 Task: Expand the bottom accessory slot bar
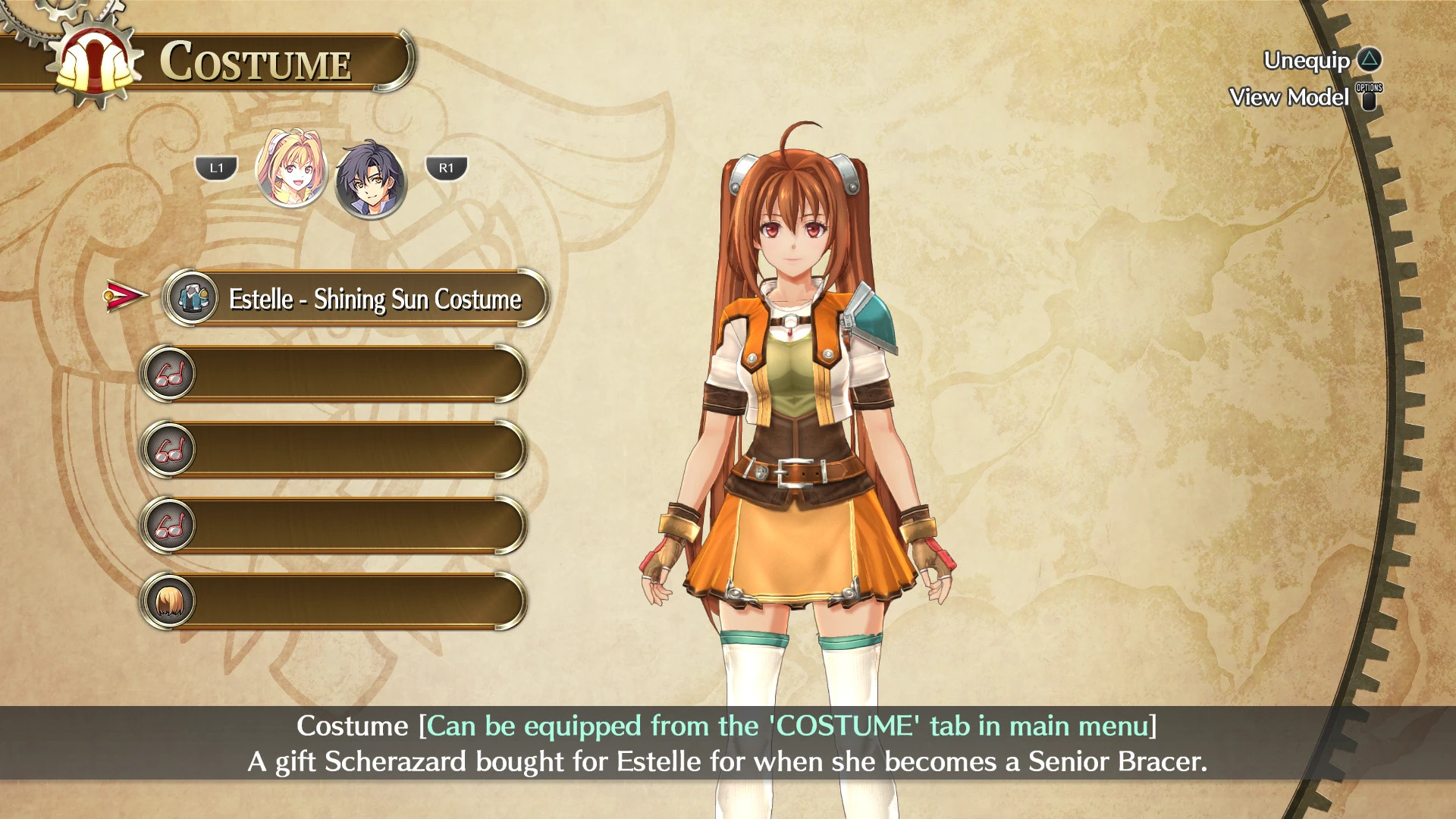(x=356, y=600)
